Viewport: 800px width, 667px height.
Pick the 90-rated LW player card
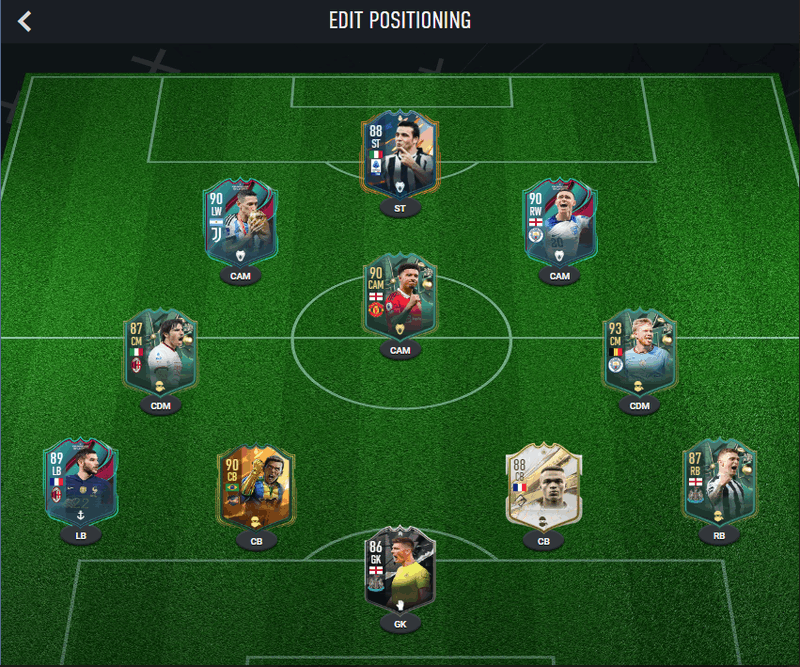point(240,222)
